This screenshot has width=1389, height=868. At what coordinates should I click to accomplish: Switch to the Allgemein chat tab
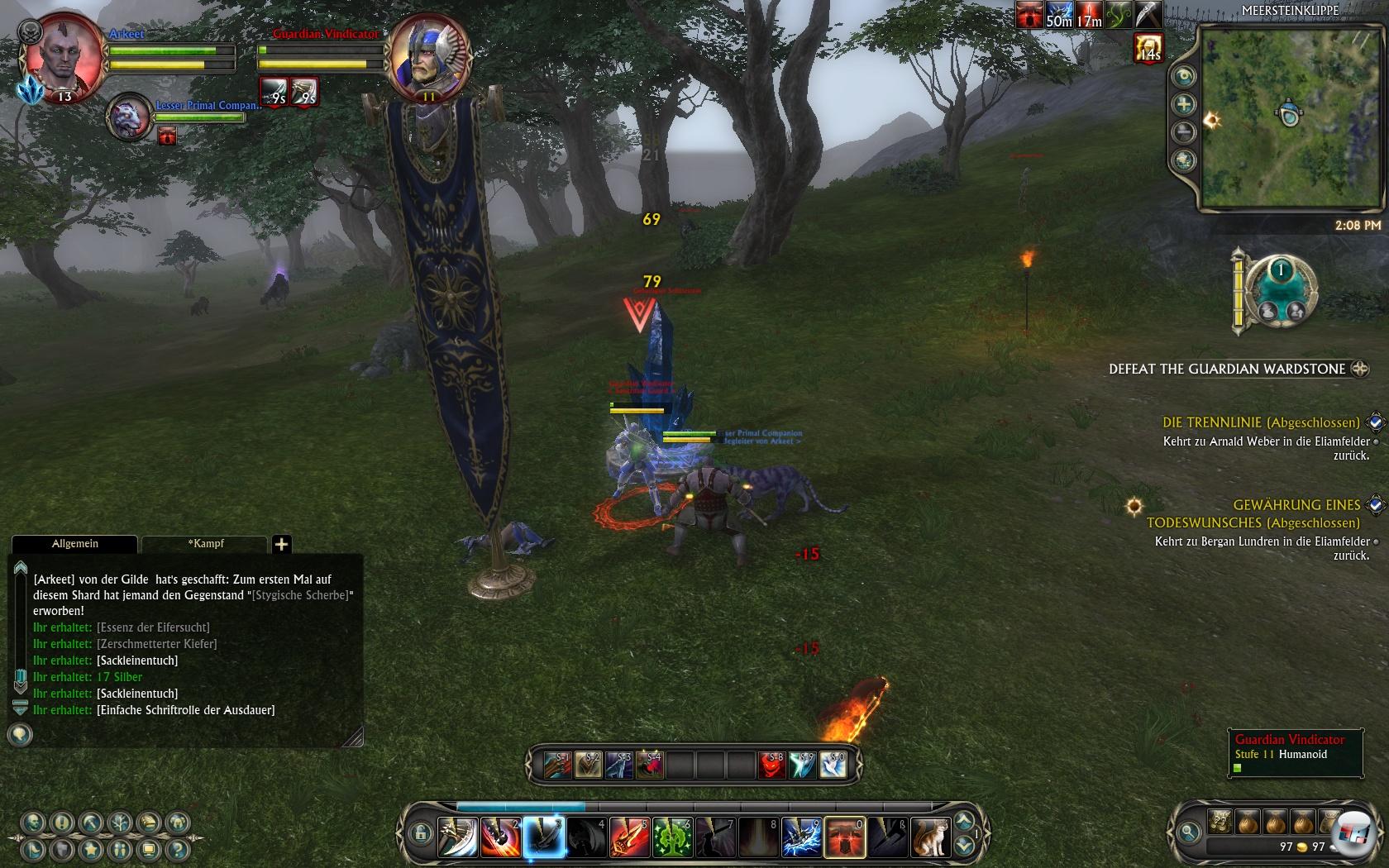click(x=74, y=544)
